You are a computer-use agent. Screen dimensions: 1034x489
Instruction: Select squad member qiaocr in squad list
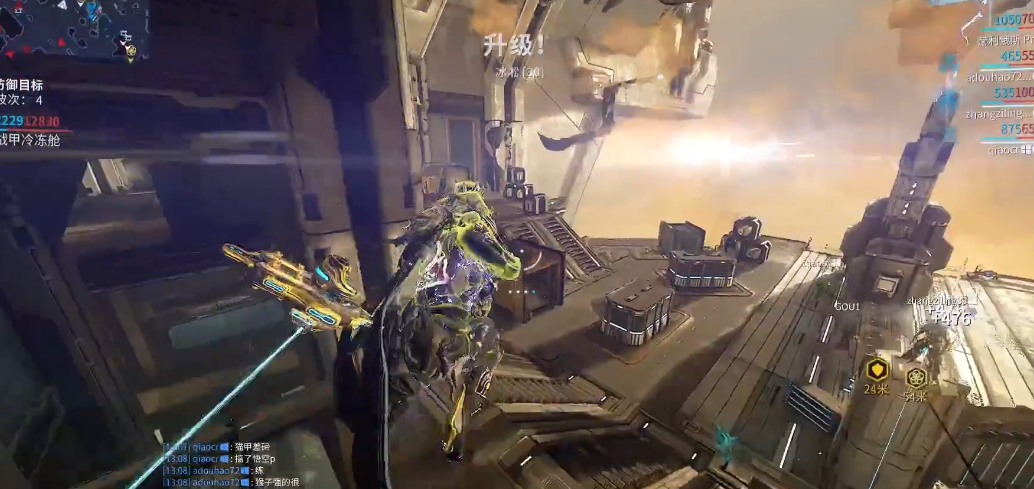coord(1007,149)
